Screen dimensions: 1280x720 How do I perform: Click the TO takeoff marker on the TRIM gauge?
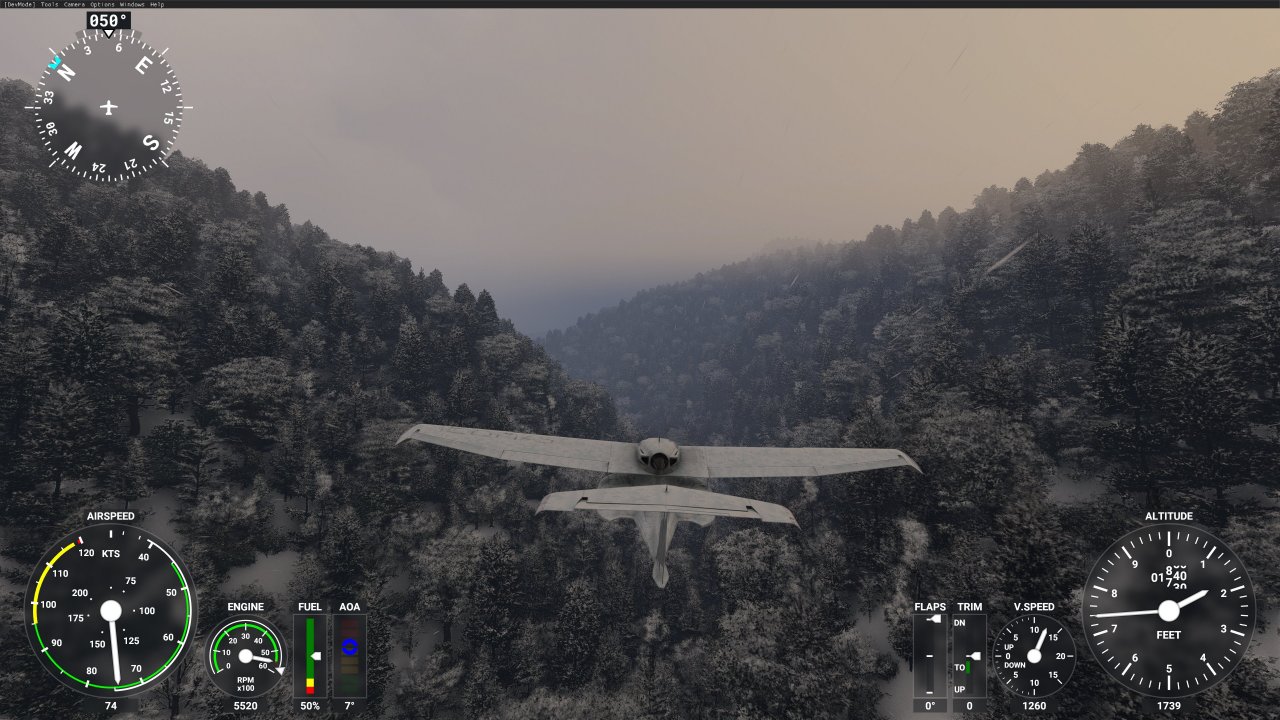[x=960, y=667]
